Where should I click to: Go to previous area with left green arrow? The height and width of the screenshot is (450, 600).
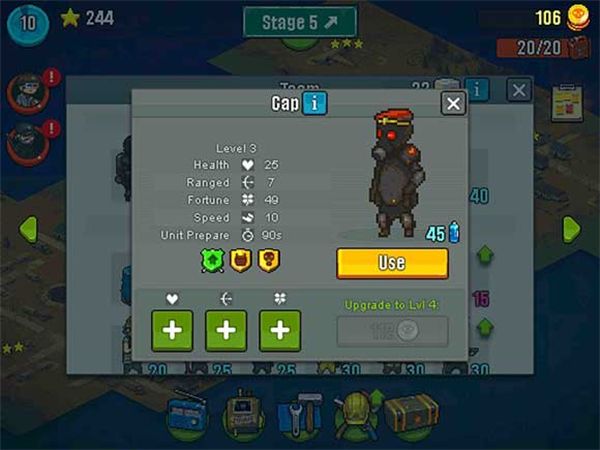point(28,228)
